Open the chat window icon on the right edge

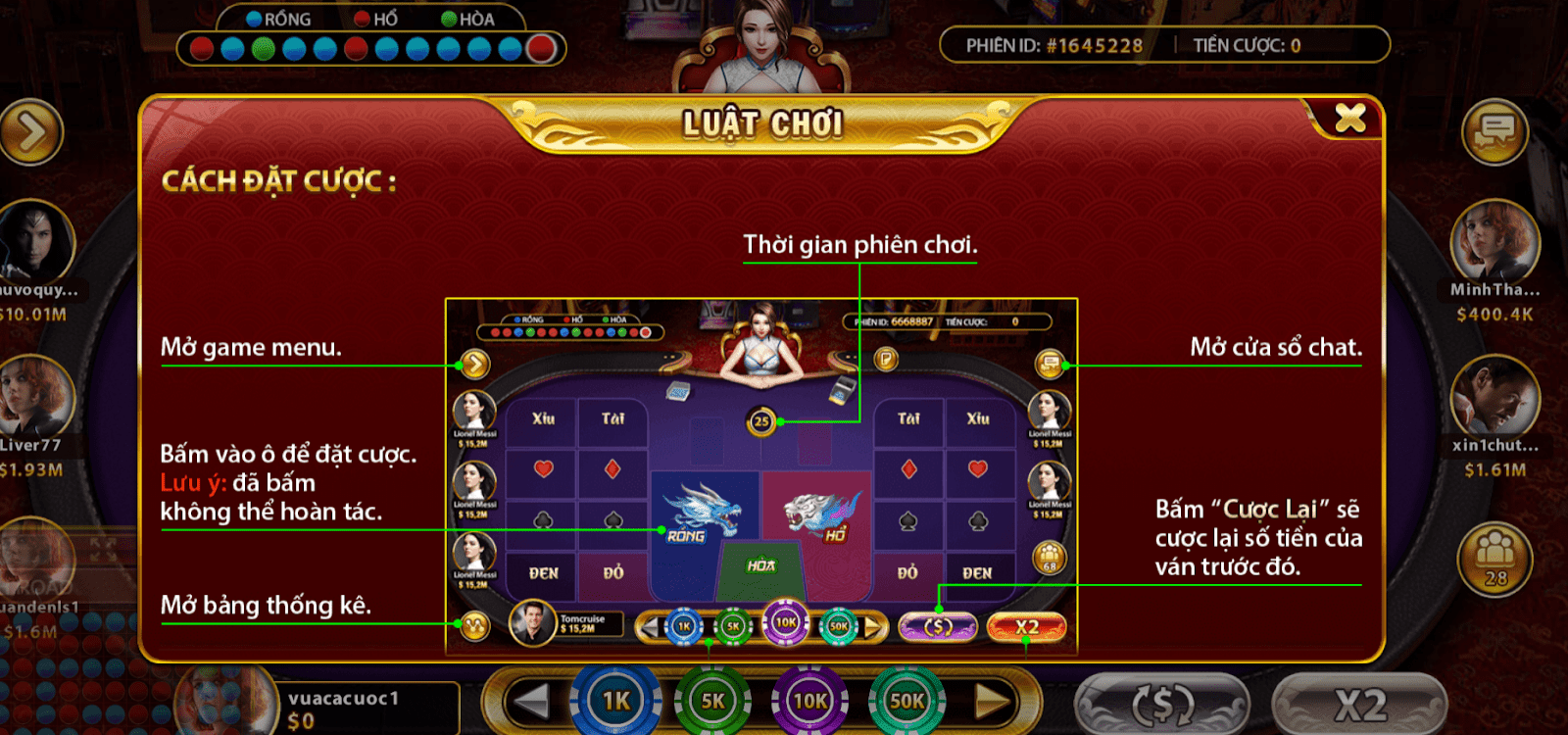[1497, 130]
